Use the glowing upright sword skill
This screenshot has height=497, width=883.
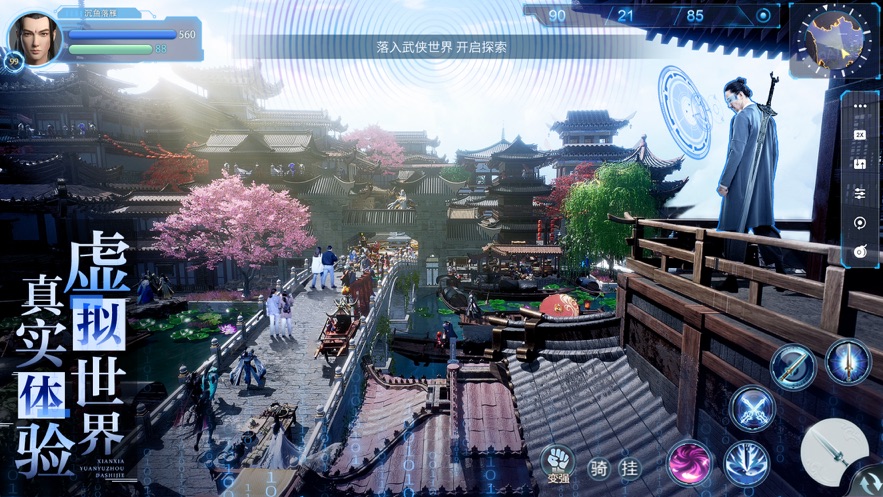tap(848, 361)
